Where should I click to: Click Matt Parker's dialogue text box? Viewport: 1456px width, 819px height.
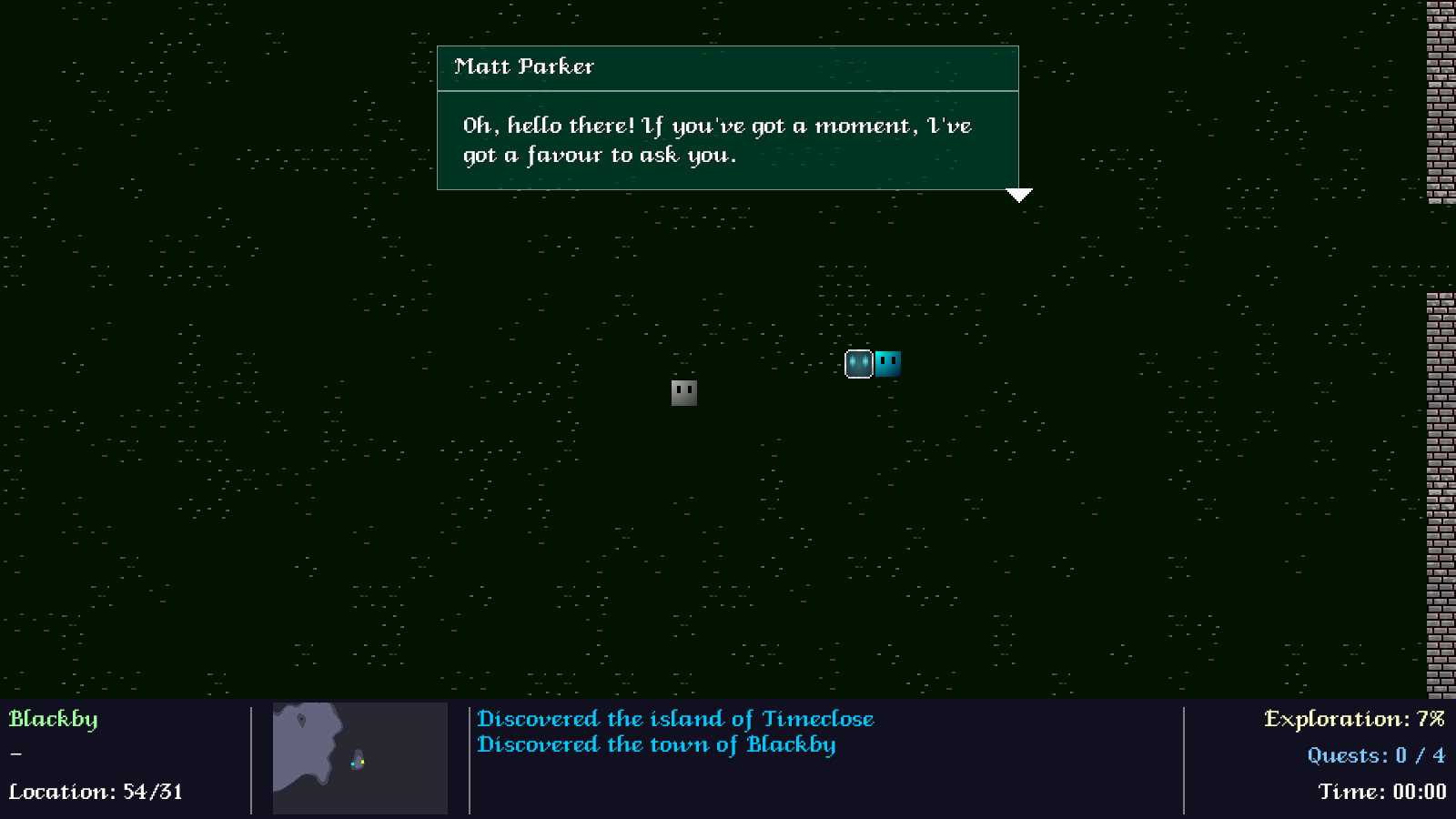coord(727,140)
